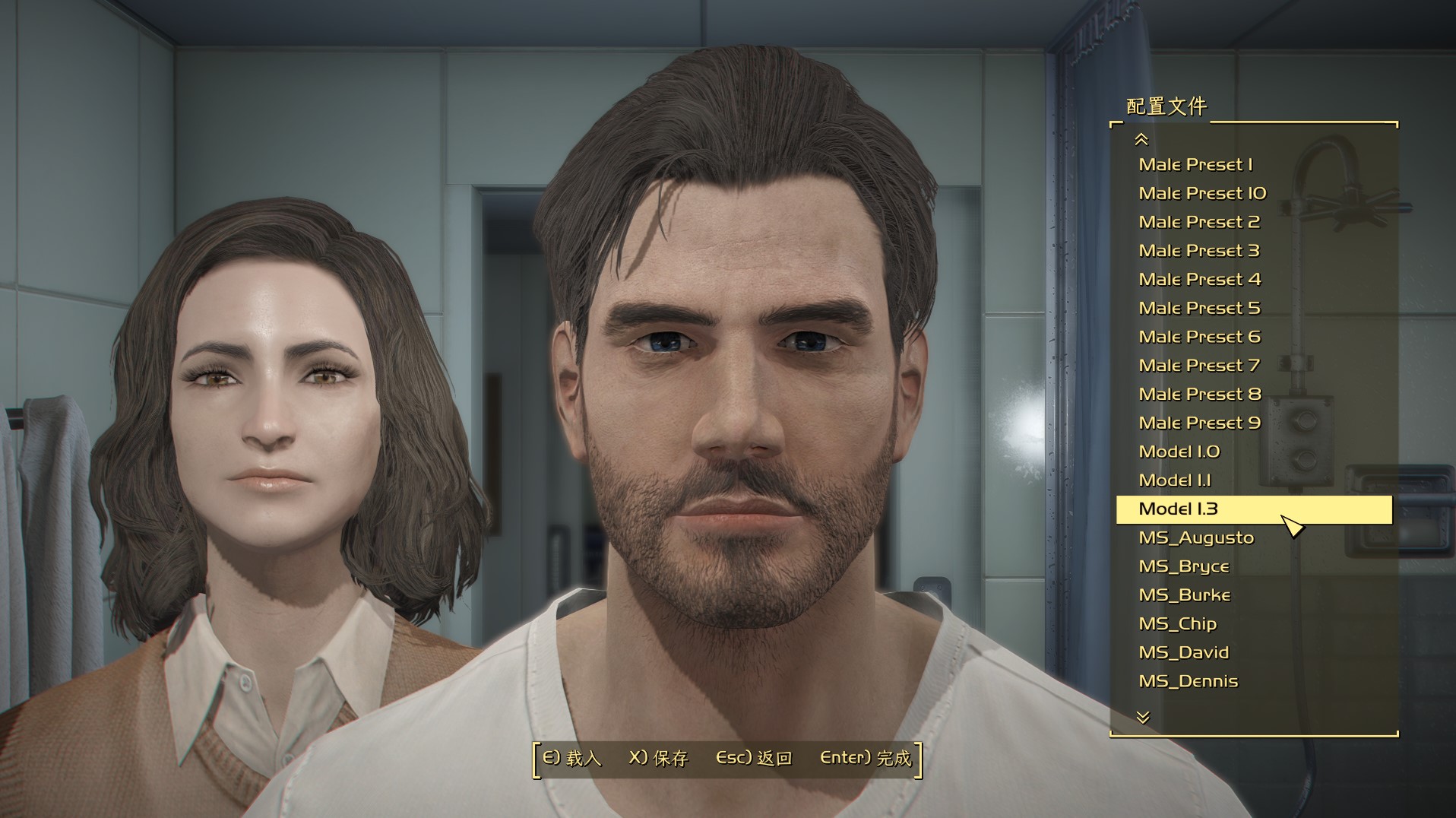Choose the MS_Bryce preset
The height and width of the screenshot is (818, 1456).
[x=1183, y=567]
